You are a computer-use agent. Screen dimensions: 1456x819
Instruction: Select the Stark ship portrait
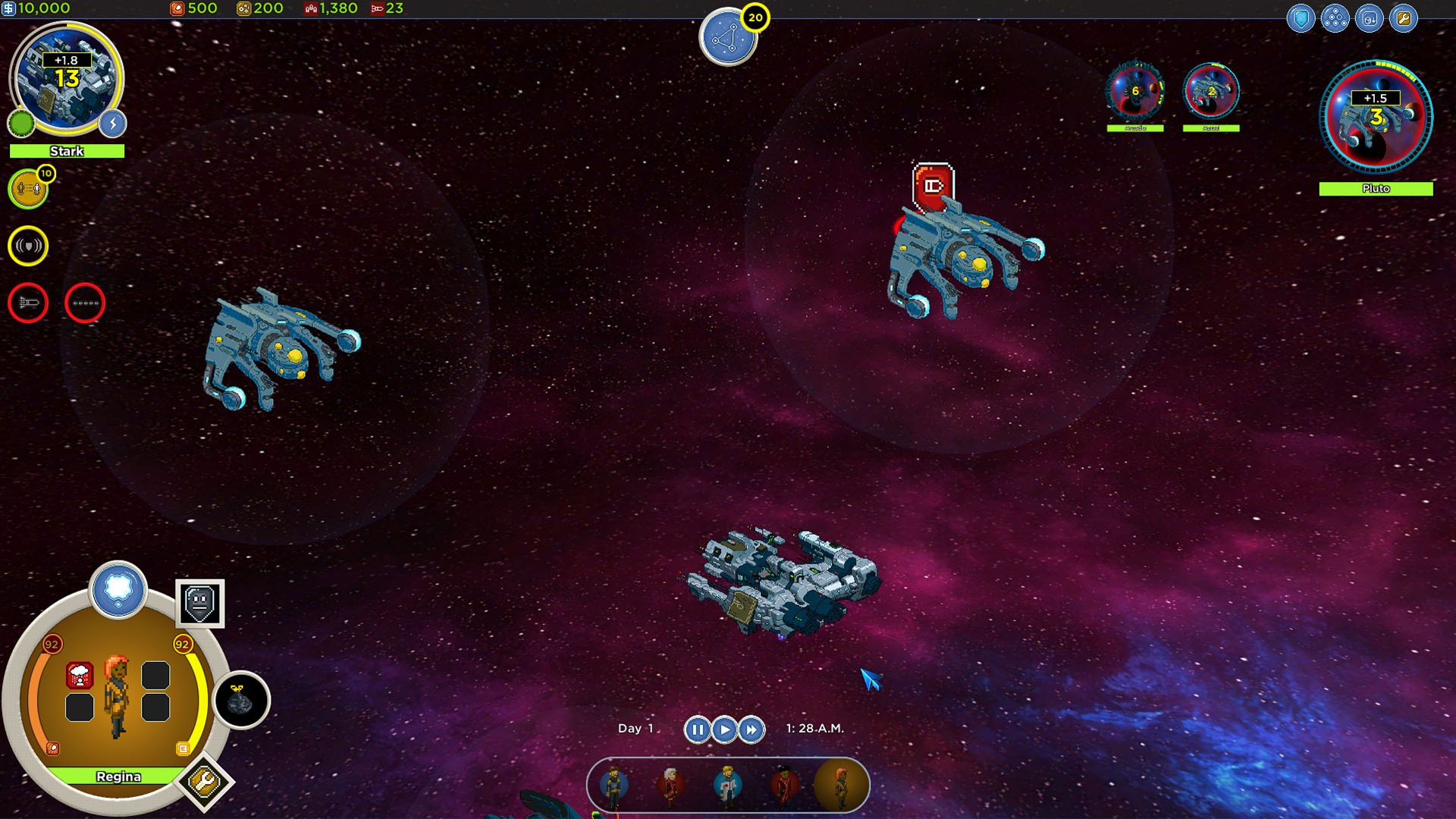coord(66,80)
